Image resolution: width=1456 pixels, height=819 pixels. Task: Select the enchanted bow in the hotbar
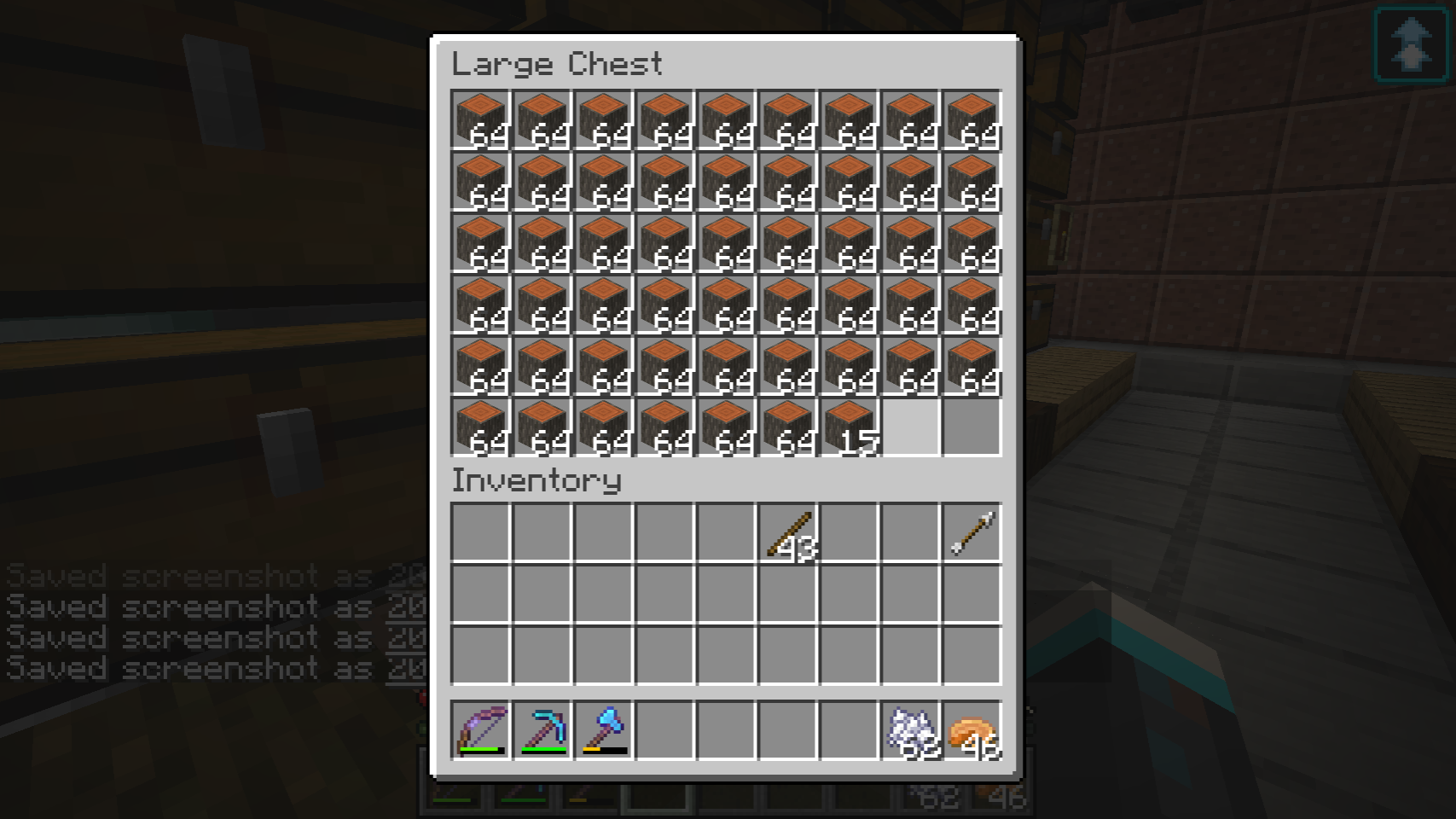[x=481, y=730]
